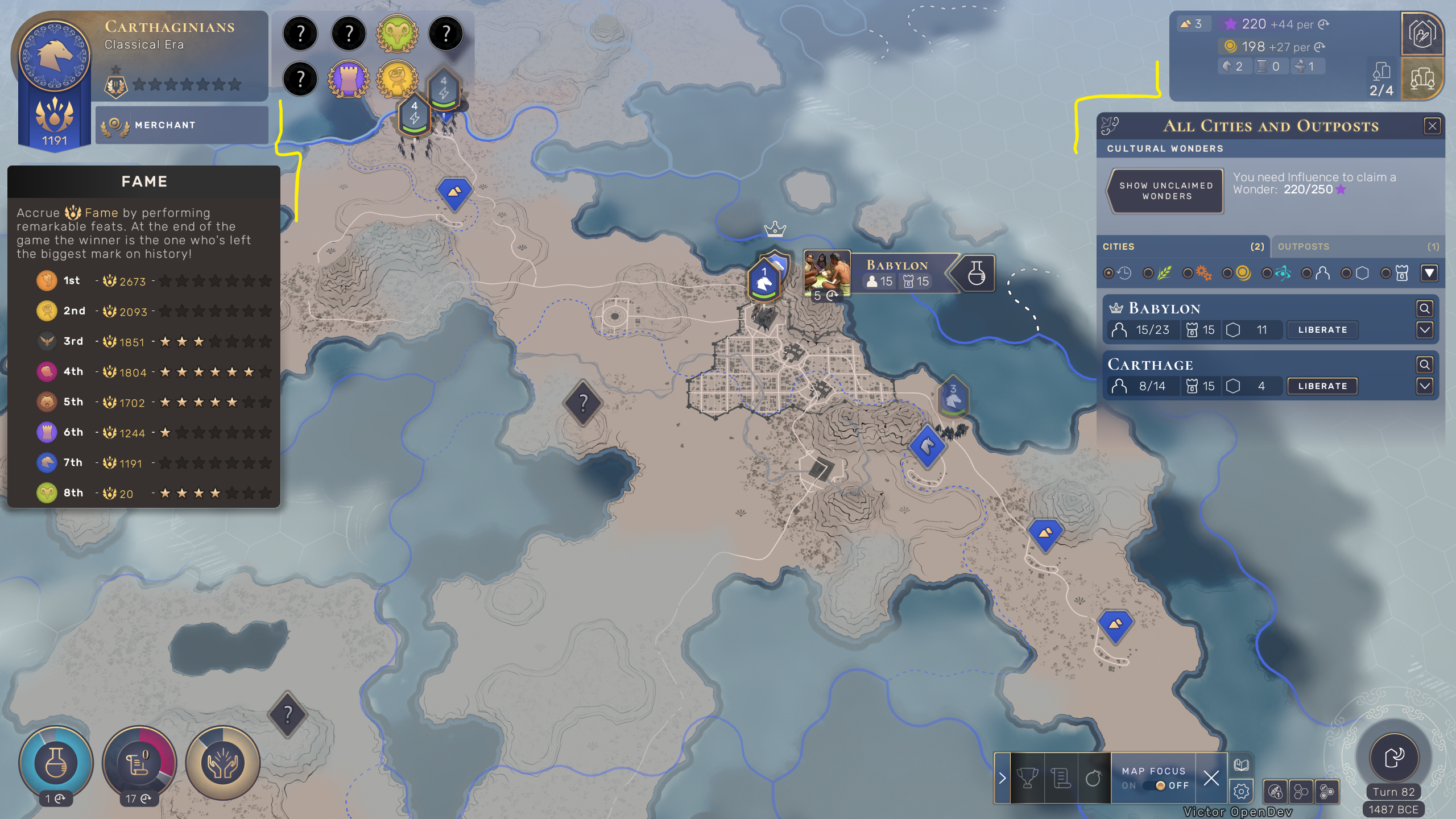End the turn with the moon button
The height and width of the screenshot is (819, 1456).
pos(1393,757)
